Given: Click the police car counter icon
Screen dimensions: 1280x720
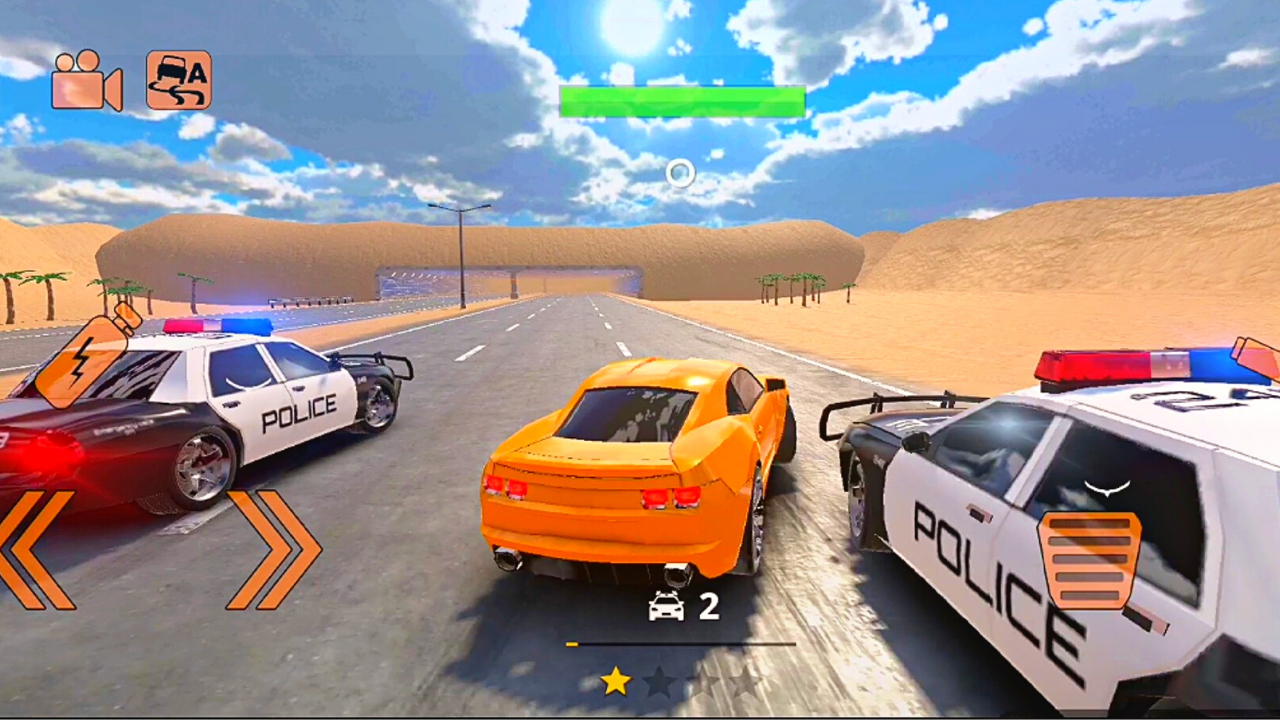Looking at the screenshot, I should (665, 608).
